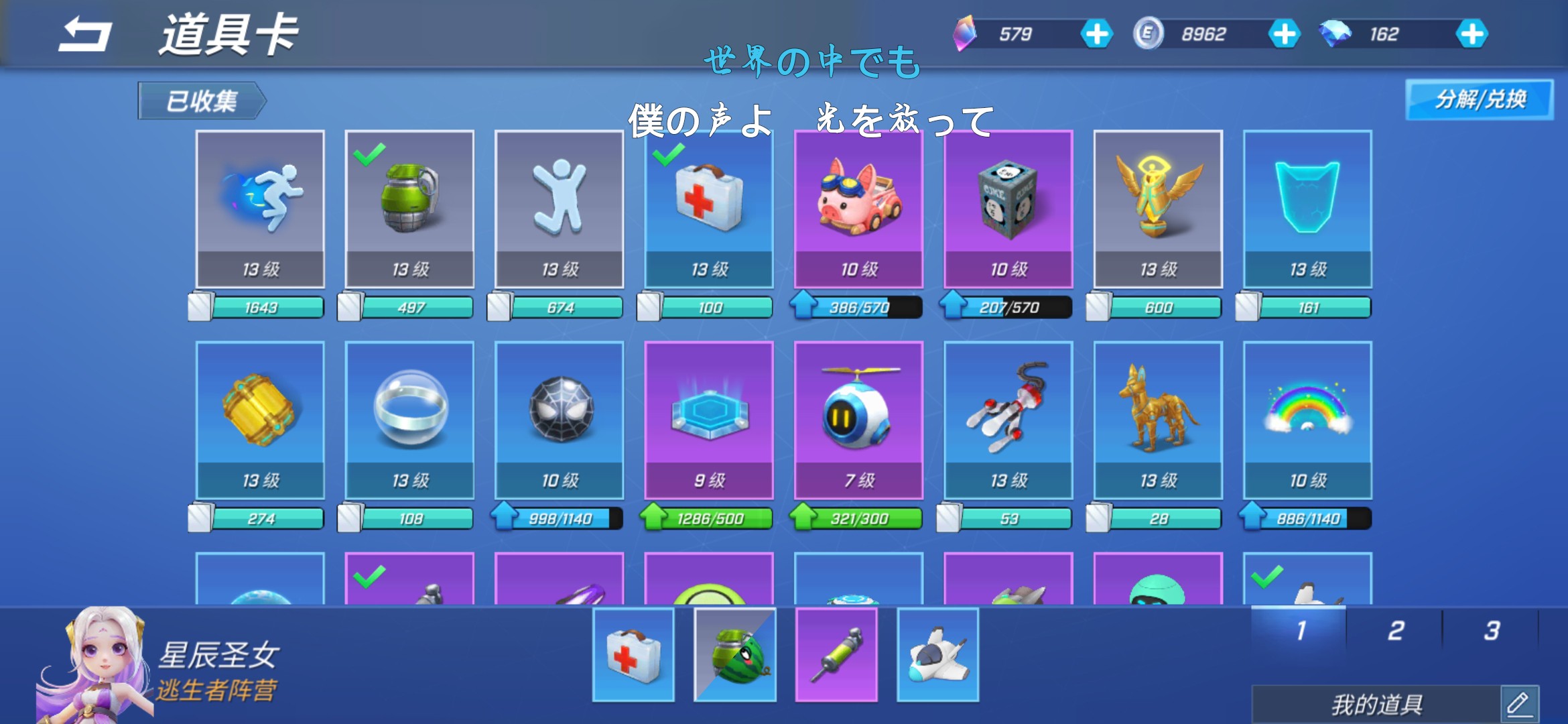The width and height of the screenshot is (1568, 724).
Task: Pick the pink pig car card
Action: pos(858,209)
